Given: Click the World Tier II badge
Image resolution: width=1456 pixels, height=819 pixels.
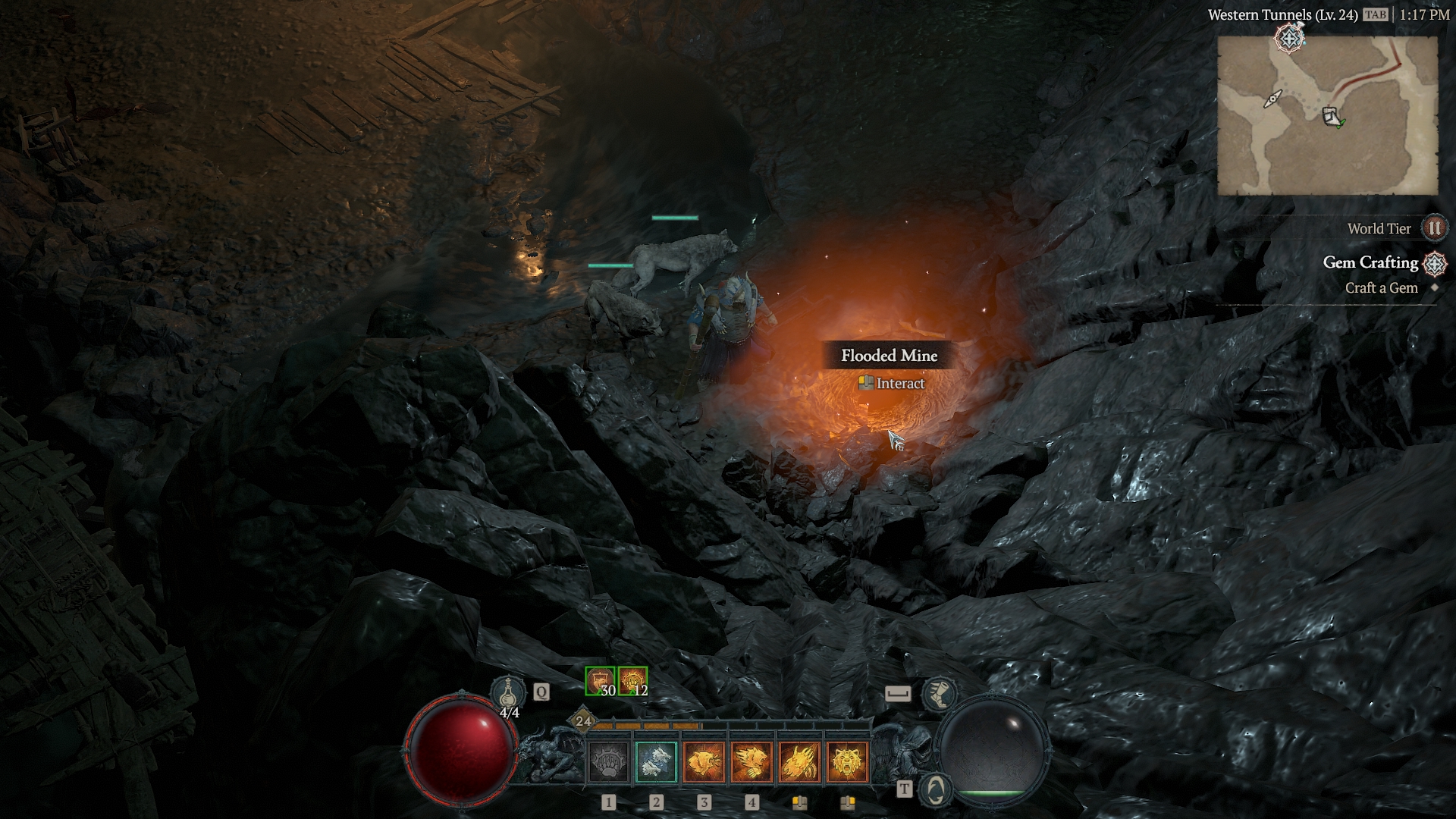Looking at the screenshot, I should click(1433, 228).
